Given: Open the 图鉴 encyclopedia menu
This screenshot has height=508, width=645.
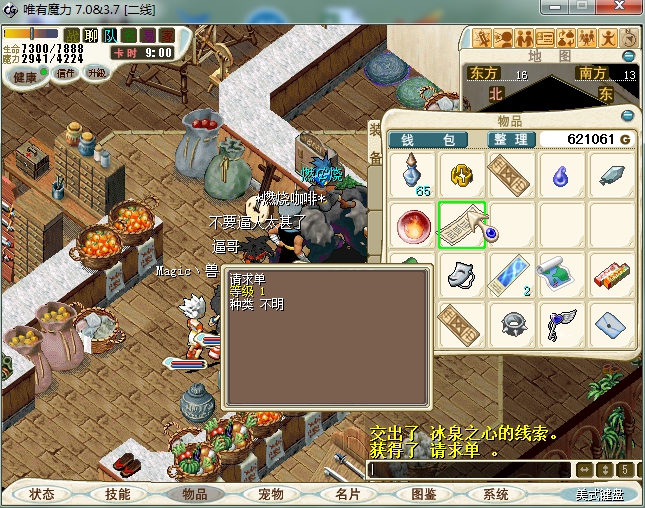Looking at the screenshot, I should pos(423,494).
